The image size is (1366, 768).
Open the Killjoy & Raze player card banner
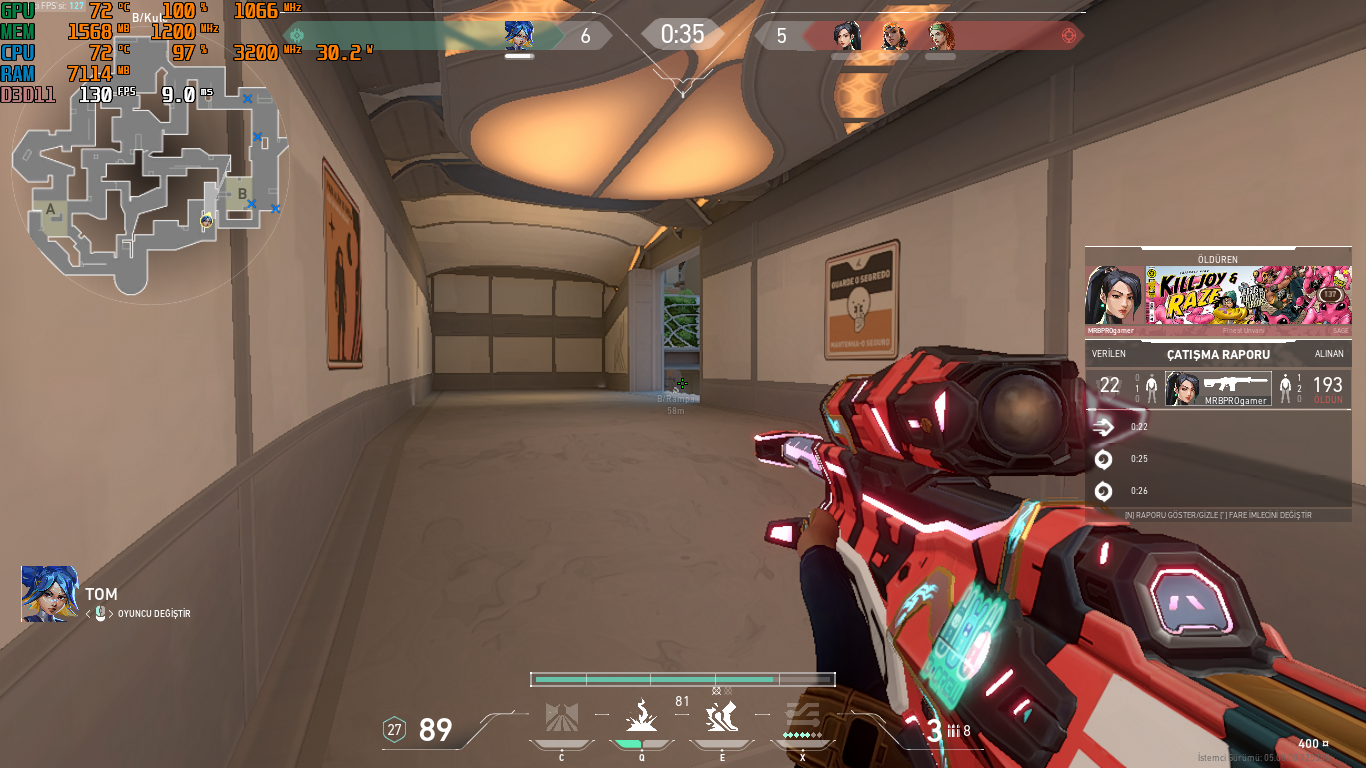(1247, 295)
